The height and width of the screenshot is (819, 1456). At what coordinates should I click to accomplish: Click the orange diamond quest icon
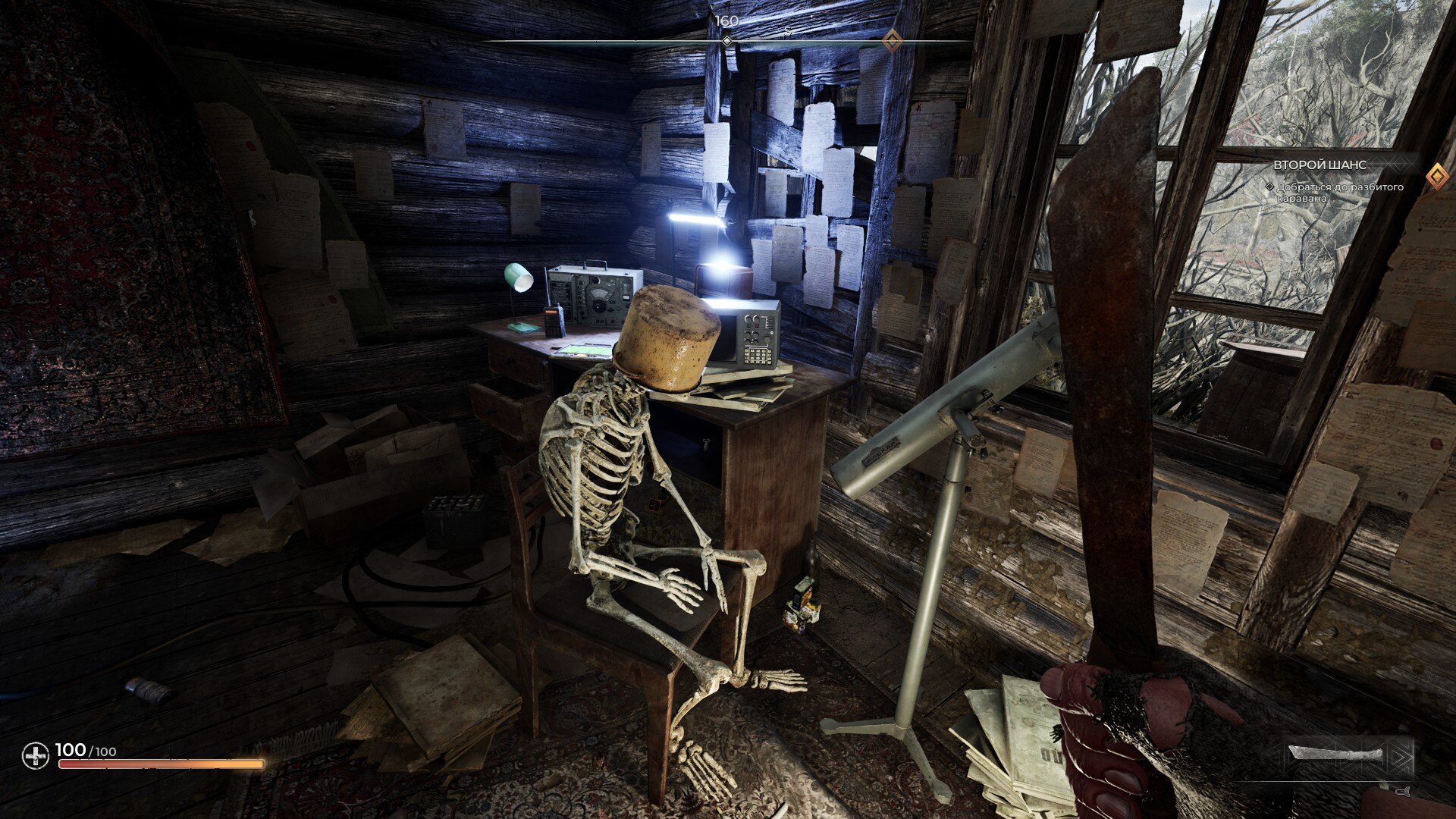[1436, 177]
